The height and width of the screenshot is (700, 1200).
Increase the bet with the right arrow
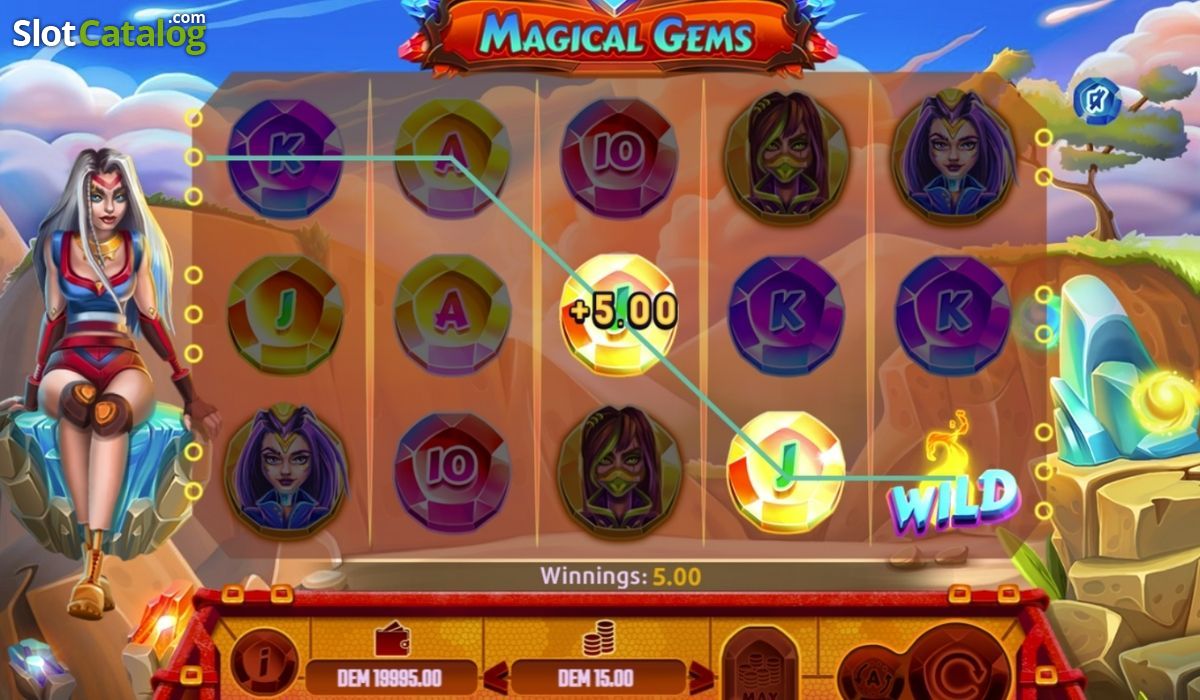703,677
